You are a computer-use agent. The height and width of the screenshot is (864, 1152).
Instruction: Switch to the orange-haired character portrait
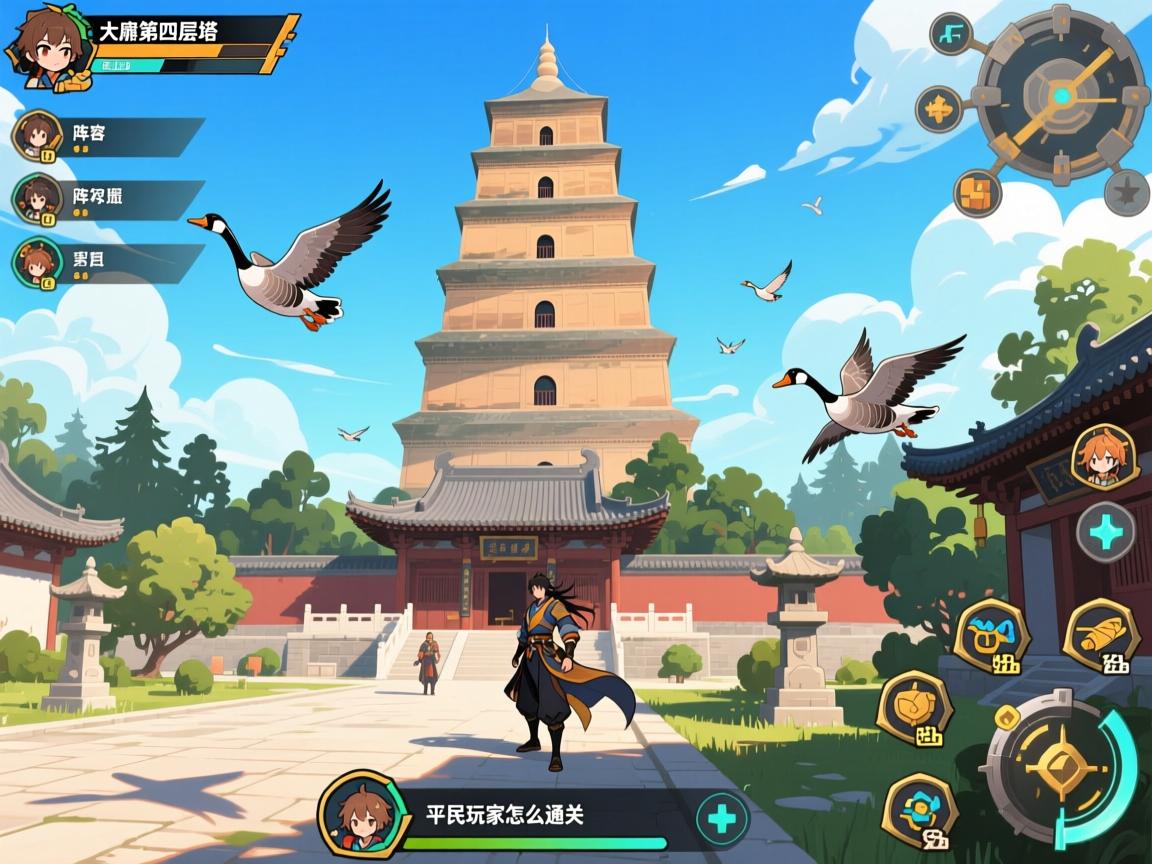pos(1103,458)
